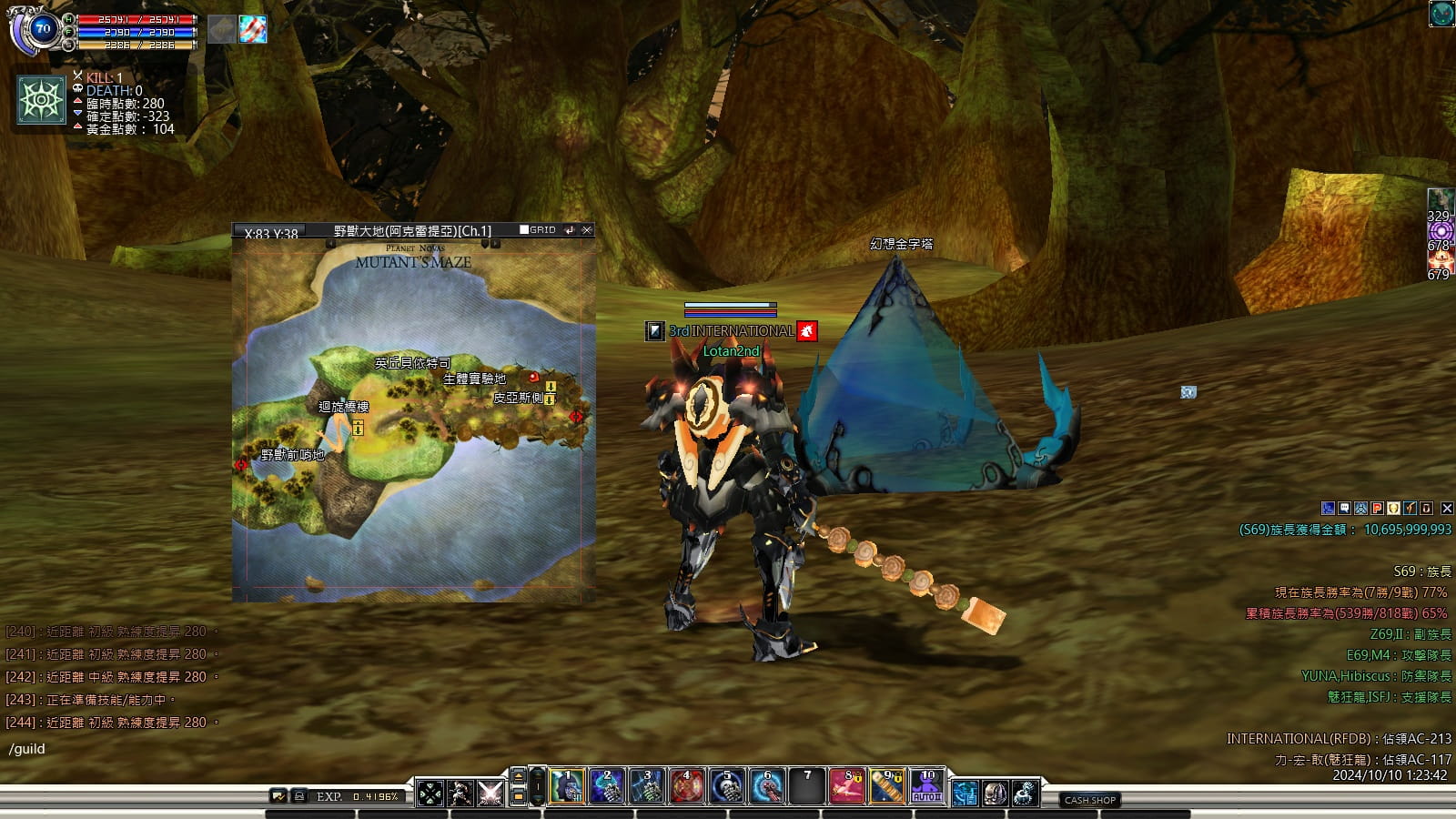Click the return arrow button on map header
The width and height of the screenshot is (1456, 819).
click(570, 230)
